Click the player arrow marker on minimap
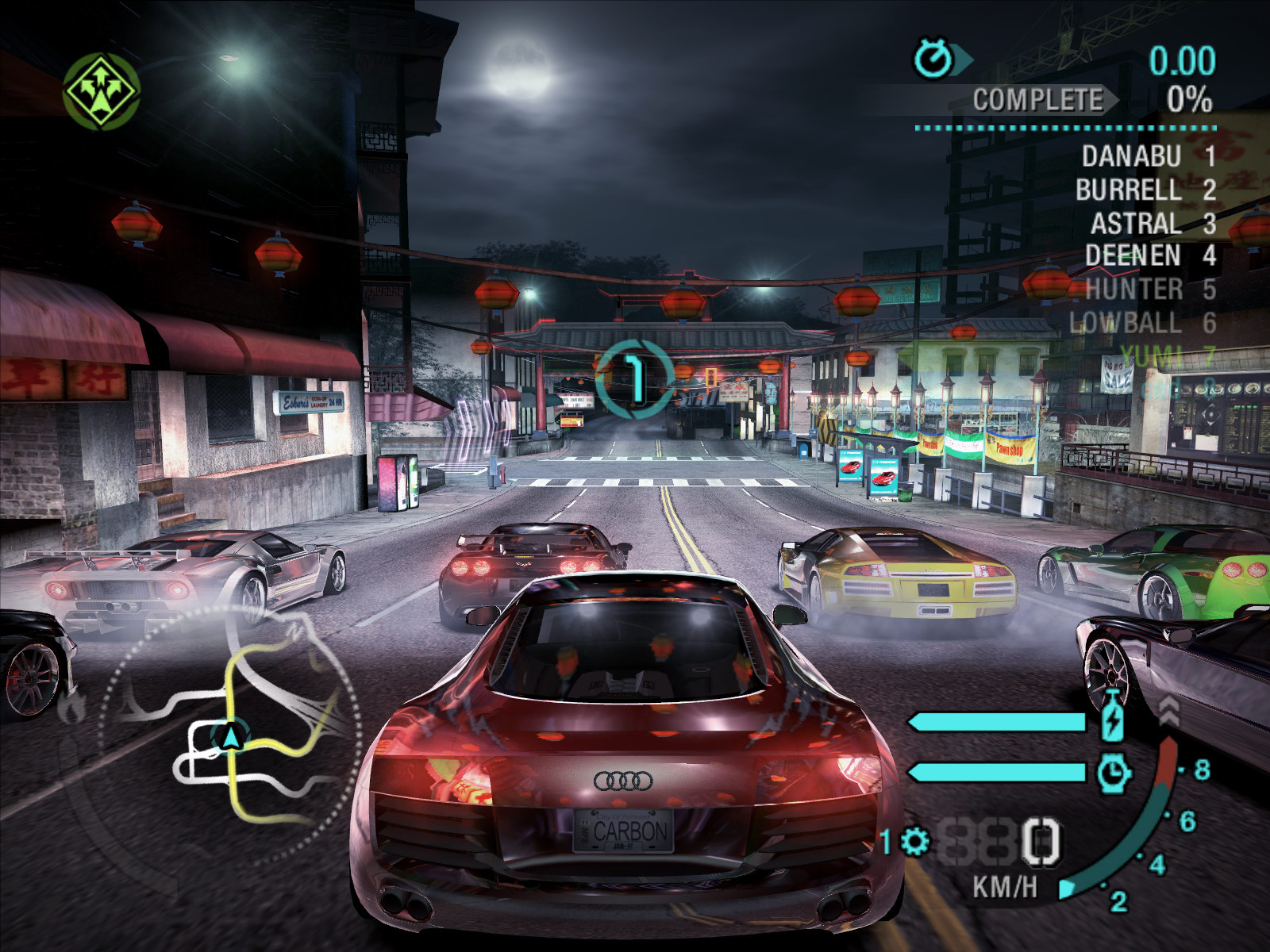 (x=231, y=738)
